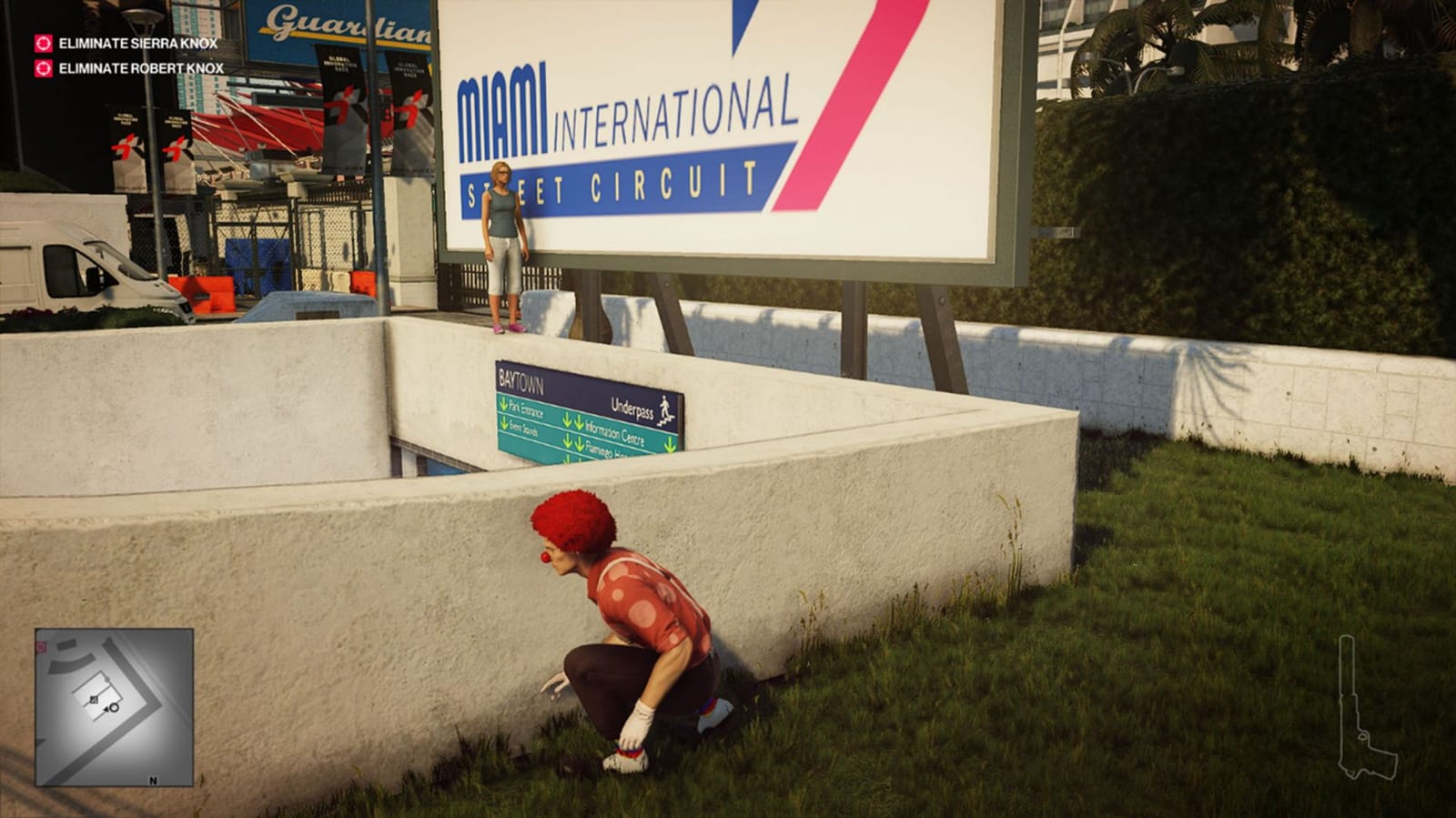Select the red objective marker in the minimap corner

pos(40,646)
